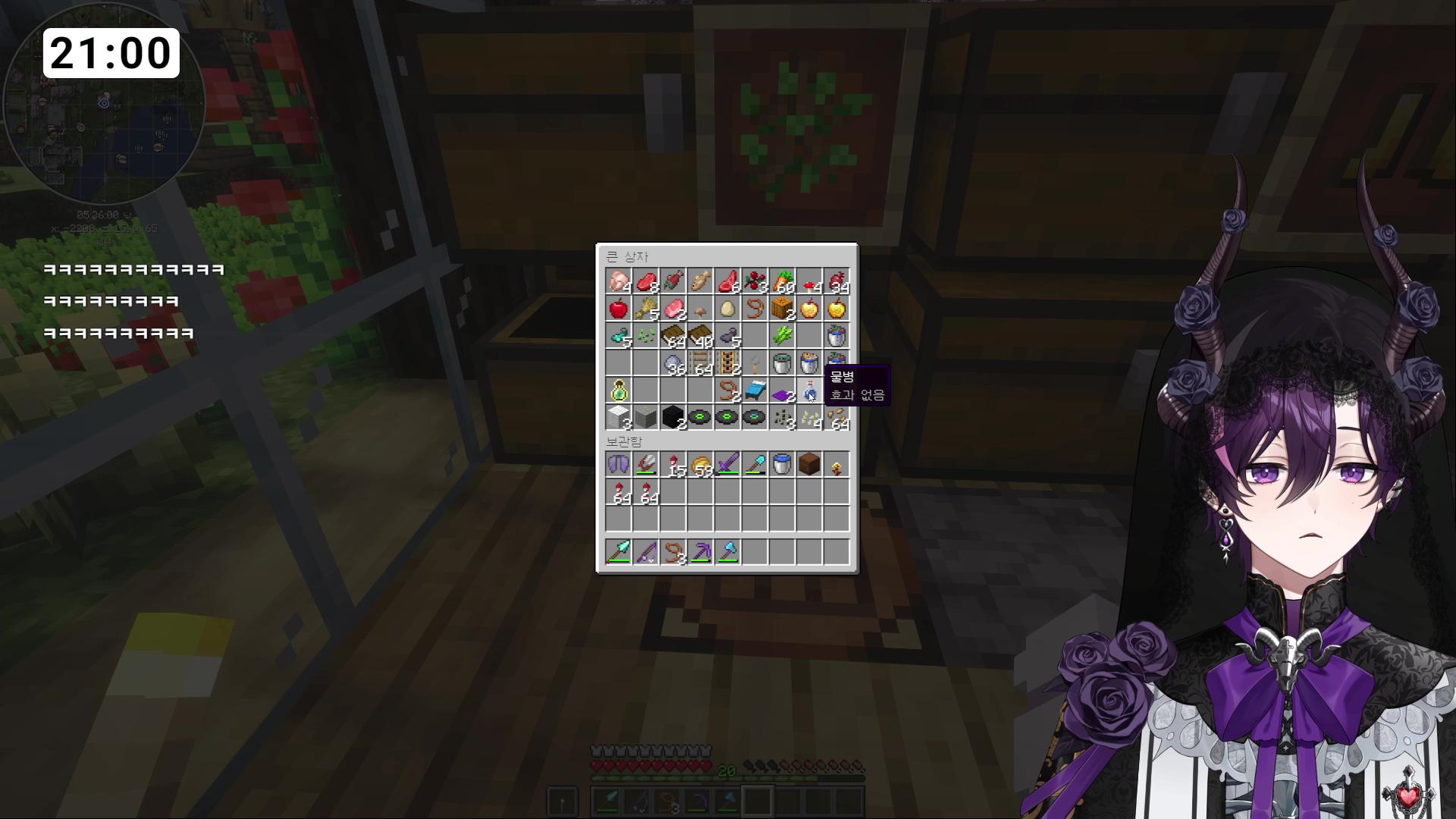Select the white wool block stack
The width and height of the screenshot is (1456, 819).
click(x=619, y=418)
